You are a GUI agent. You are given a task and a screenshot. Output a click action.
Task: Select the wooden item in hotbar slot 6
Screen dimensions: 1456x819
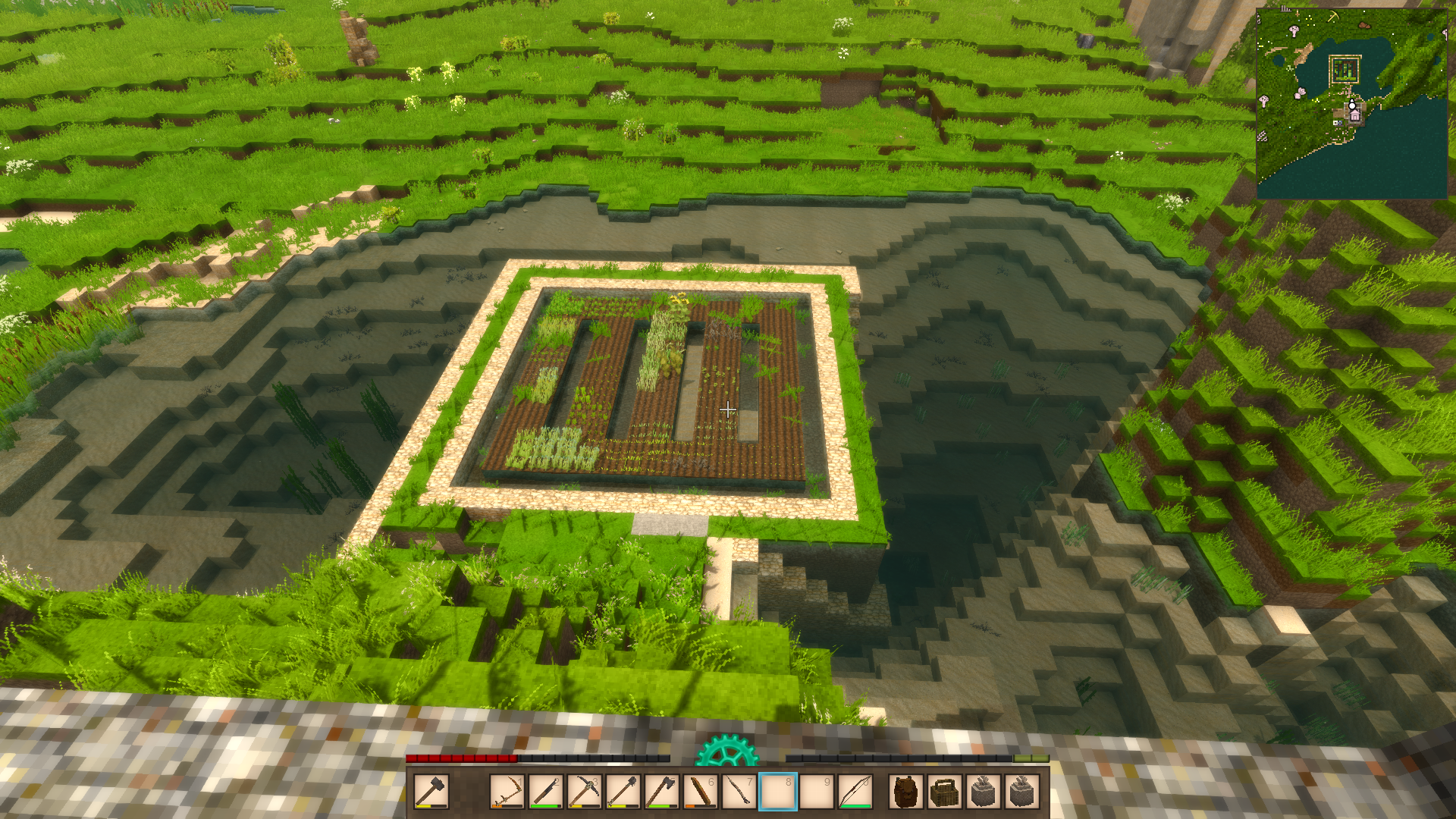[700, 792]
